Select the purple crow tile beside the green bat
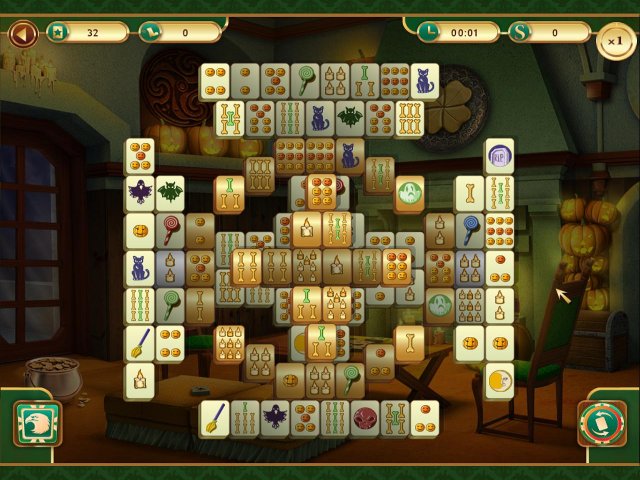 pyautogui.click(x=139, y=192)
